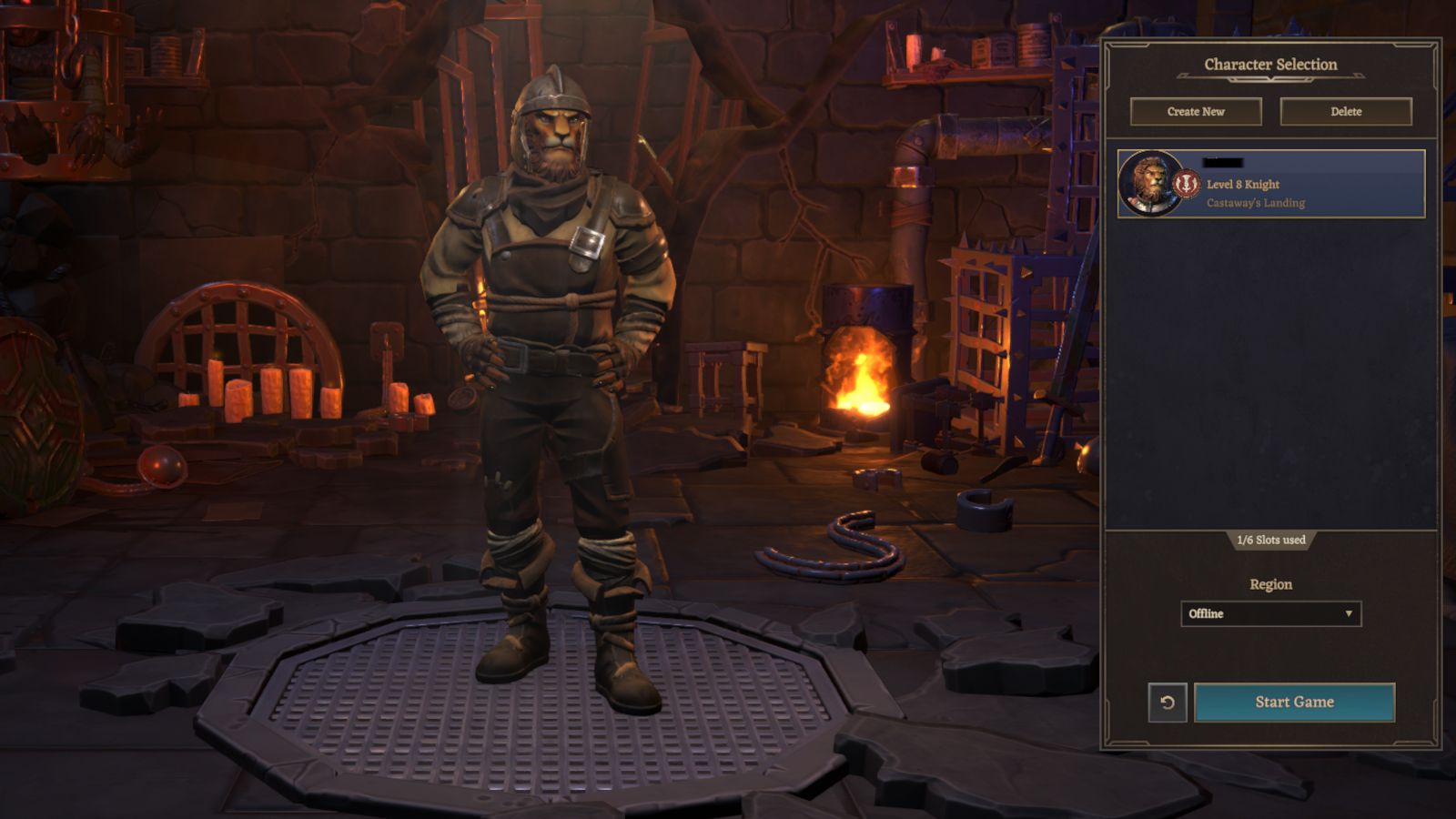The width and height of the screenshot is (1456, 819).
Task: Click the undo arrow beside Start Game
Action: click(x=1169, y=702)
